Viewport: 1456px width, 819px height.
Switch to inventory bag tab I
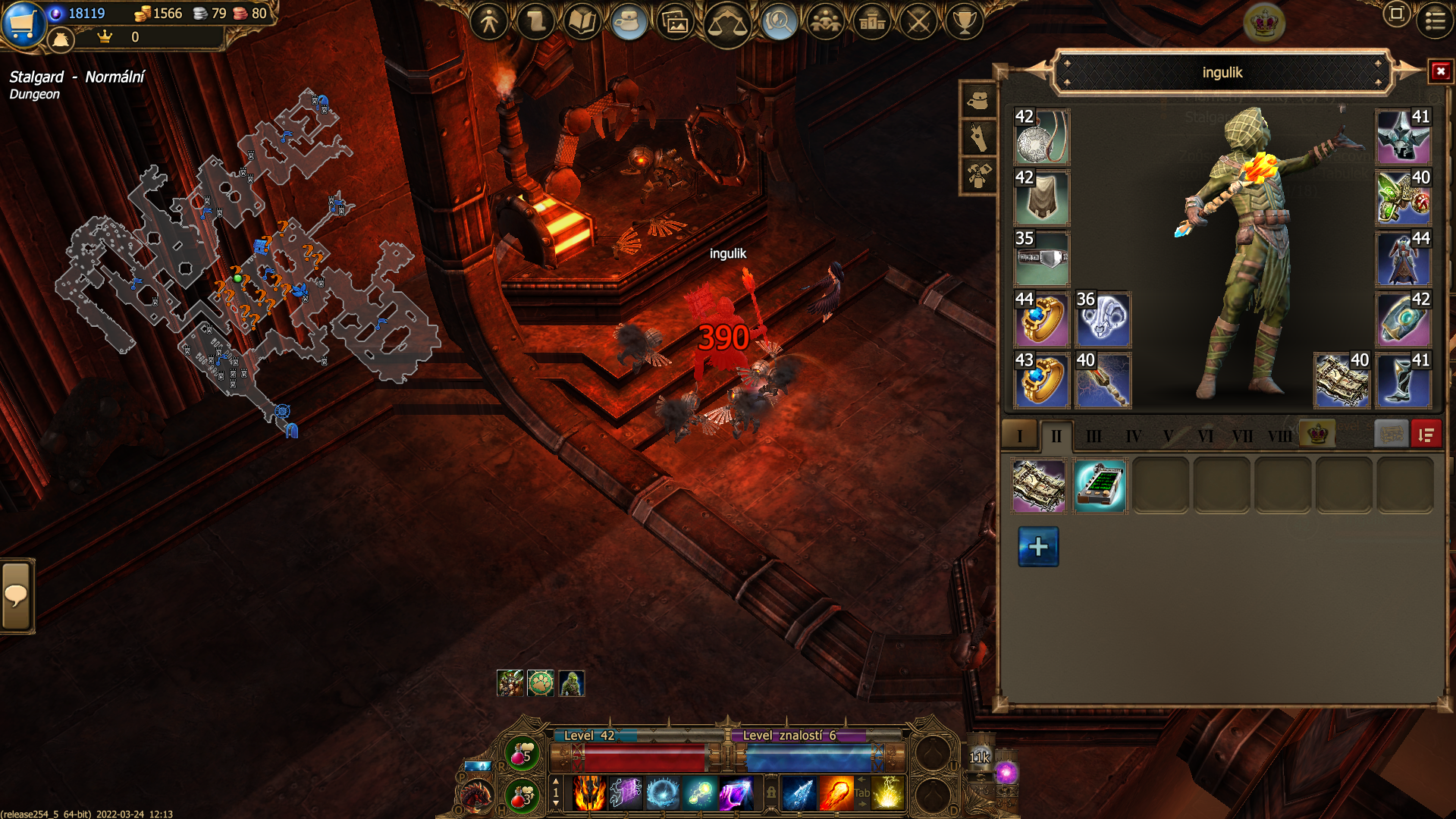(1020, 435)
